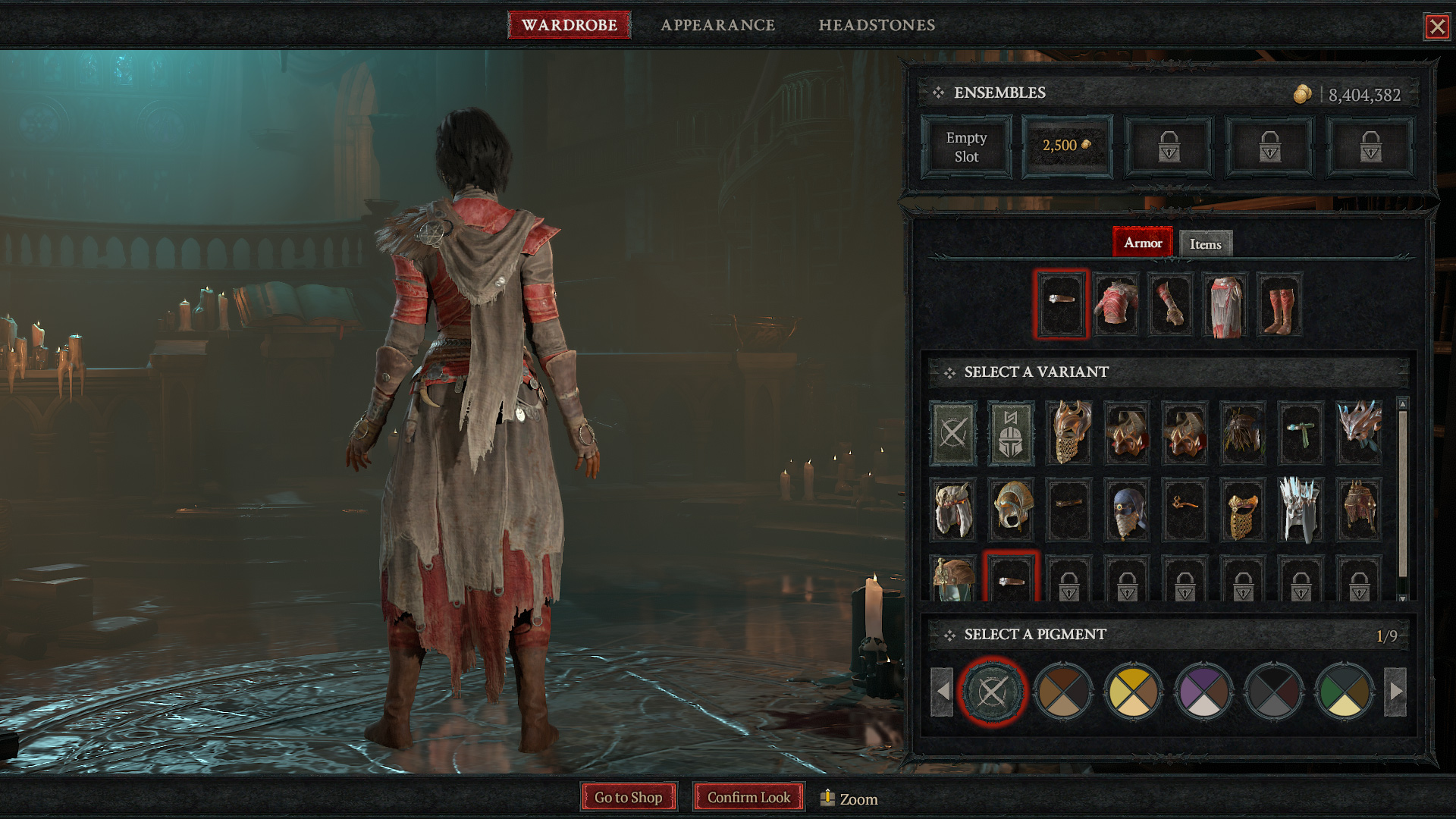Viewport: 1456px width, 819px height.
Task: Open the Headstones tab
Action: point(877,25)
